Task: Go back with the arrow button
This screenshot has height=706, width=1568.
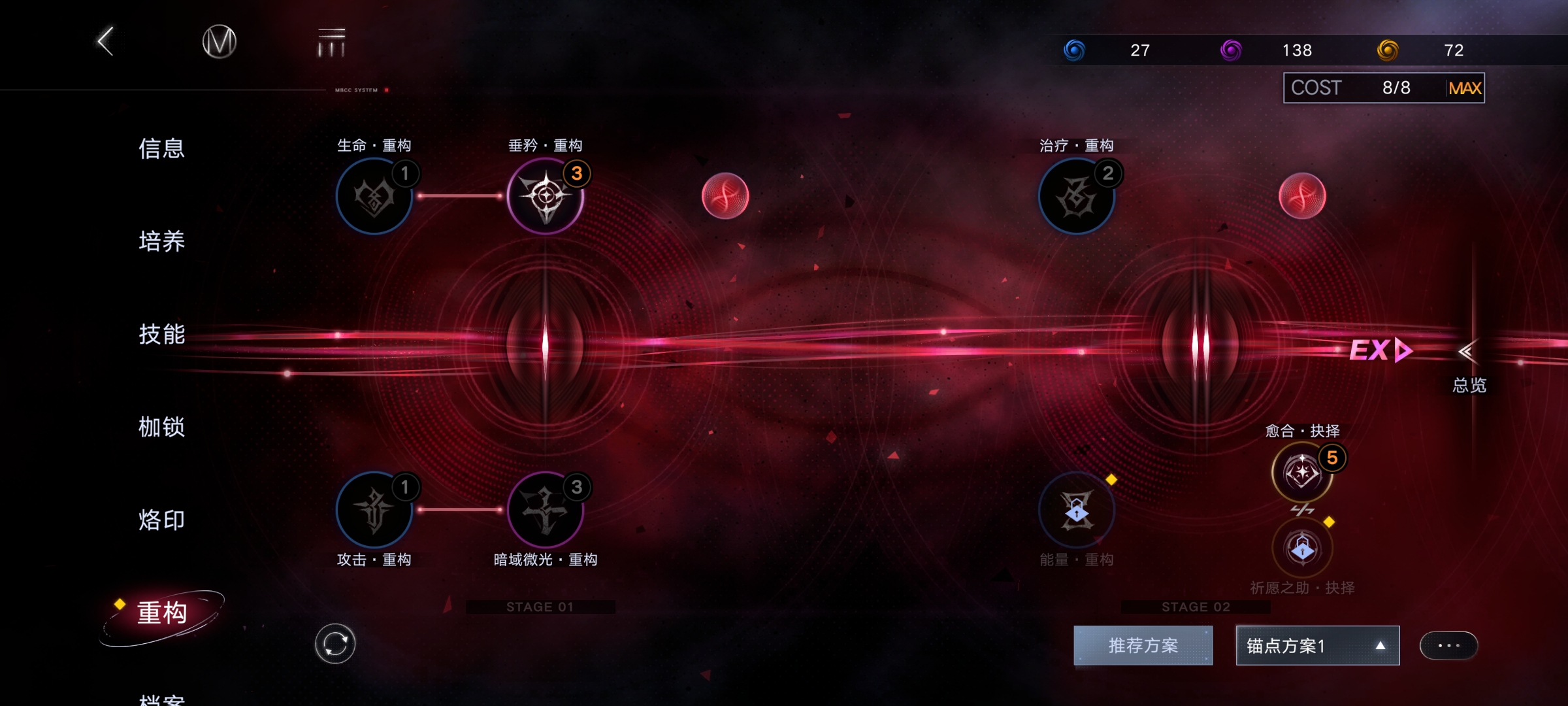Action: pyautogui.click(x=106, y=42)
